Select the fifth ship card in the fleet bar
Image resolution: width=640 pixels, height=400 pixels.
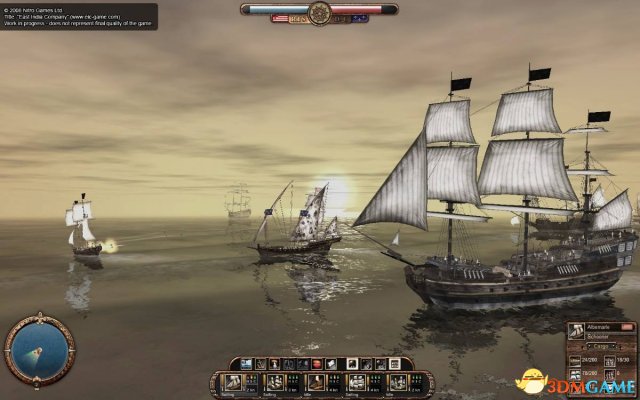[398, 381]
